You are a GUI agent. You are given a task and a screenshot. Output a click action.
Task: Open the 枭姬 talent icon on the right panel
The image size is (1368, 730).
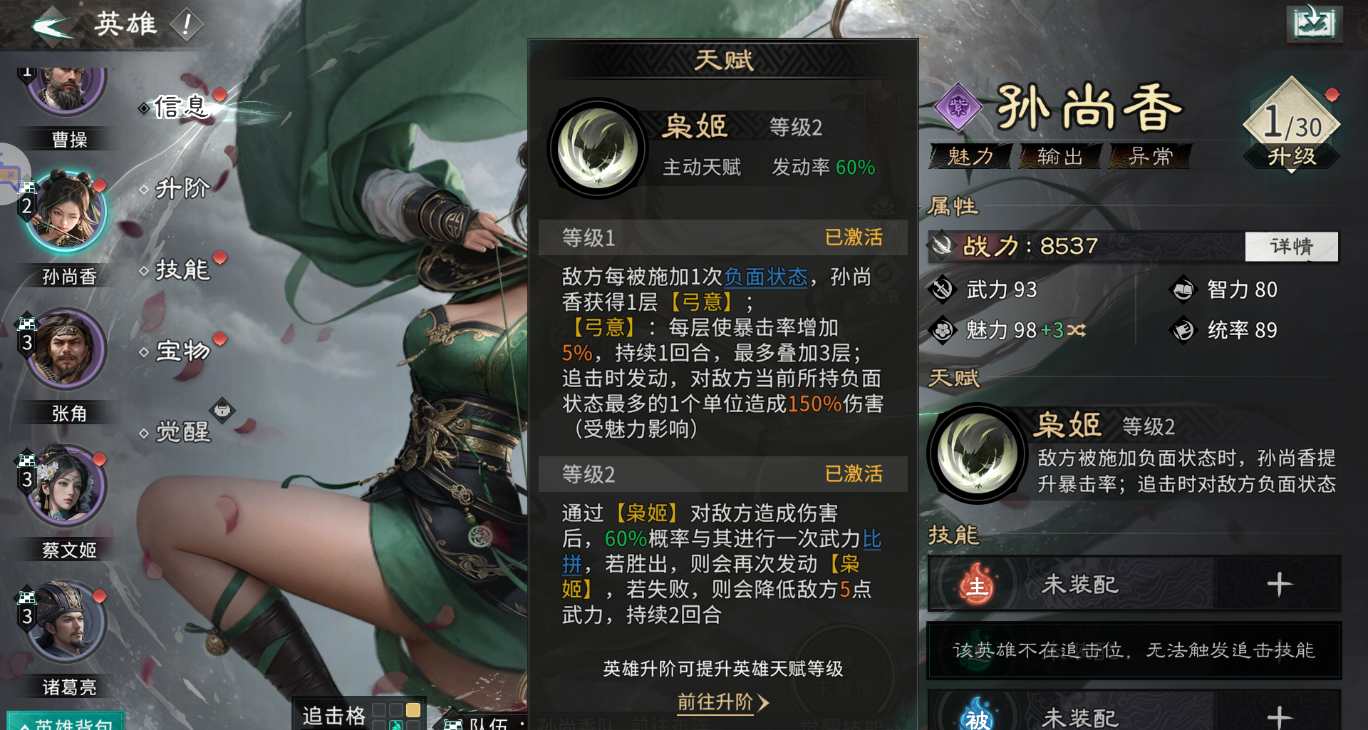977,452
